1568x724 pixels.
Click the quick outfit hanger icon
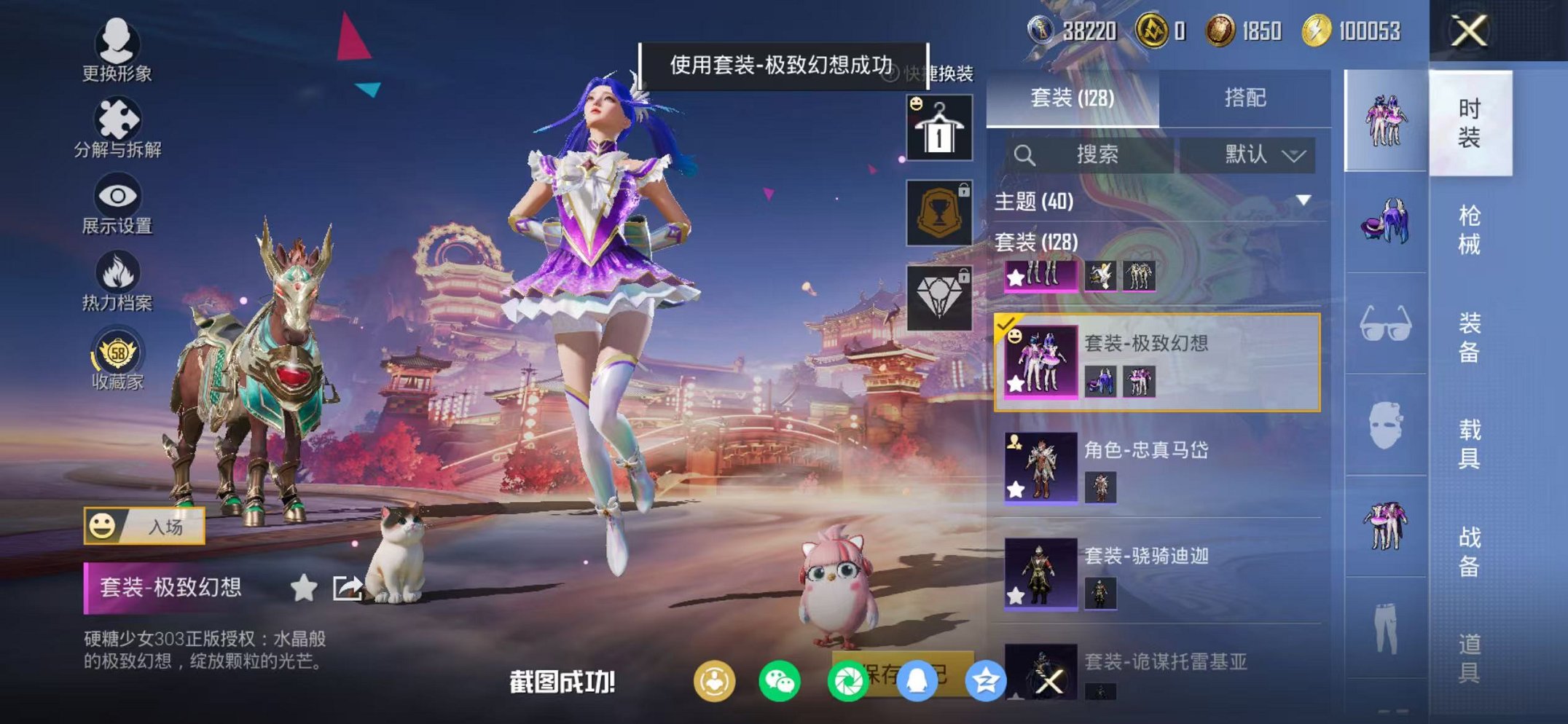[940, 127]
